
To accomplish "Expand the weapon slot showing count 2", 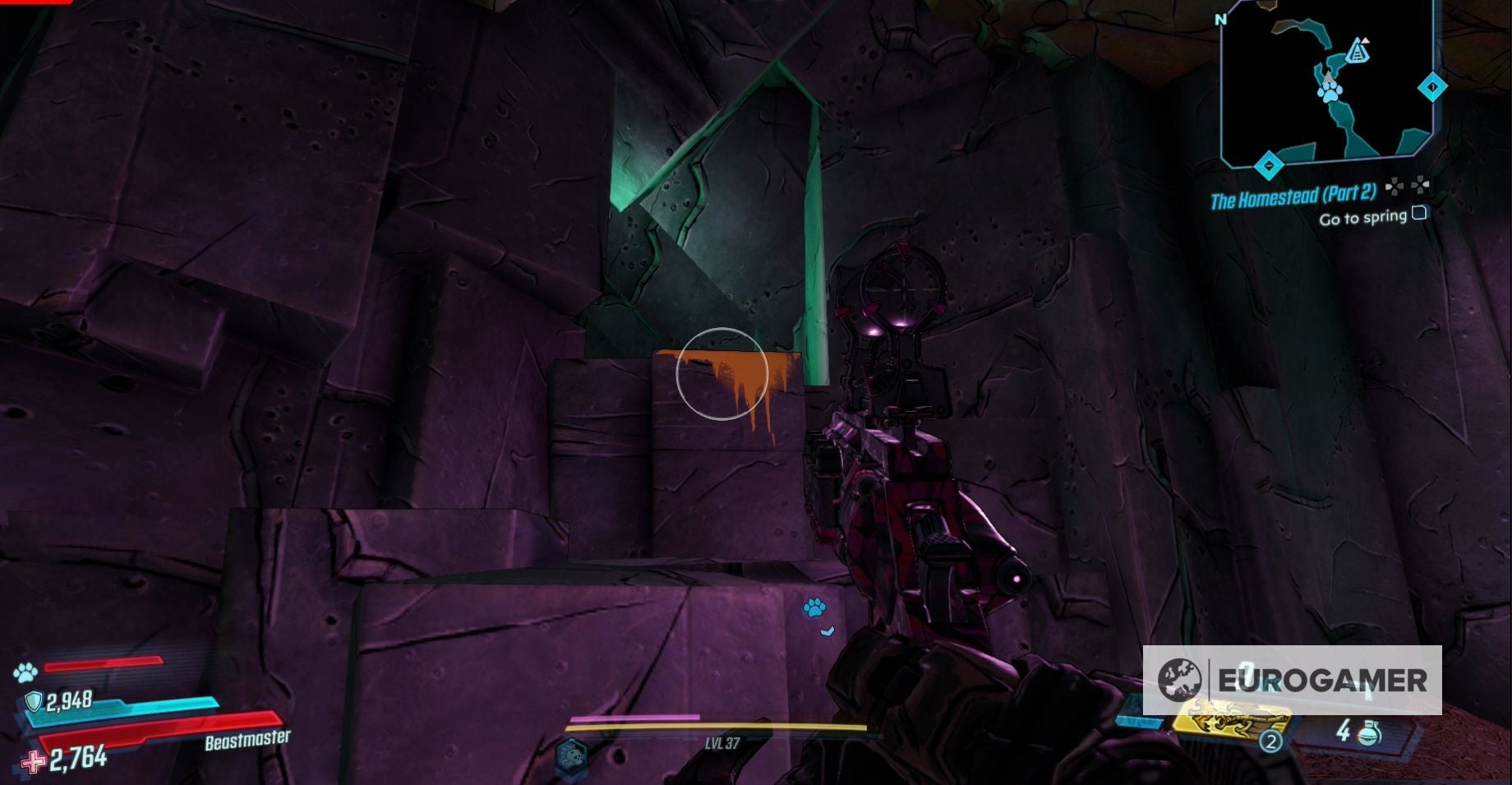I will pyautogui.click(x=1271, y=741).
